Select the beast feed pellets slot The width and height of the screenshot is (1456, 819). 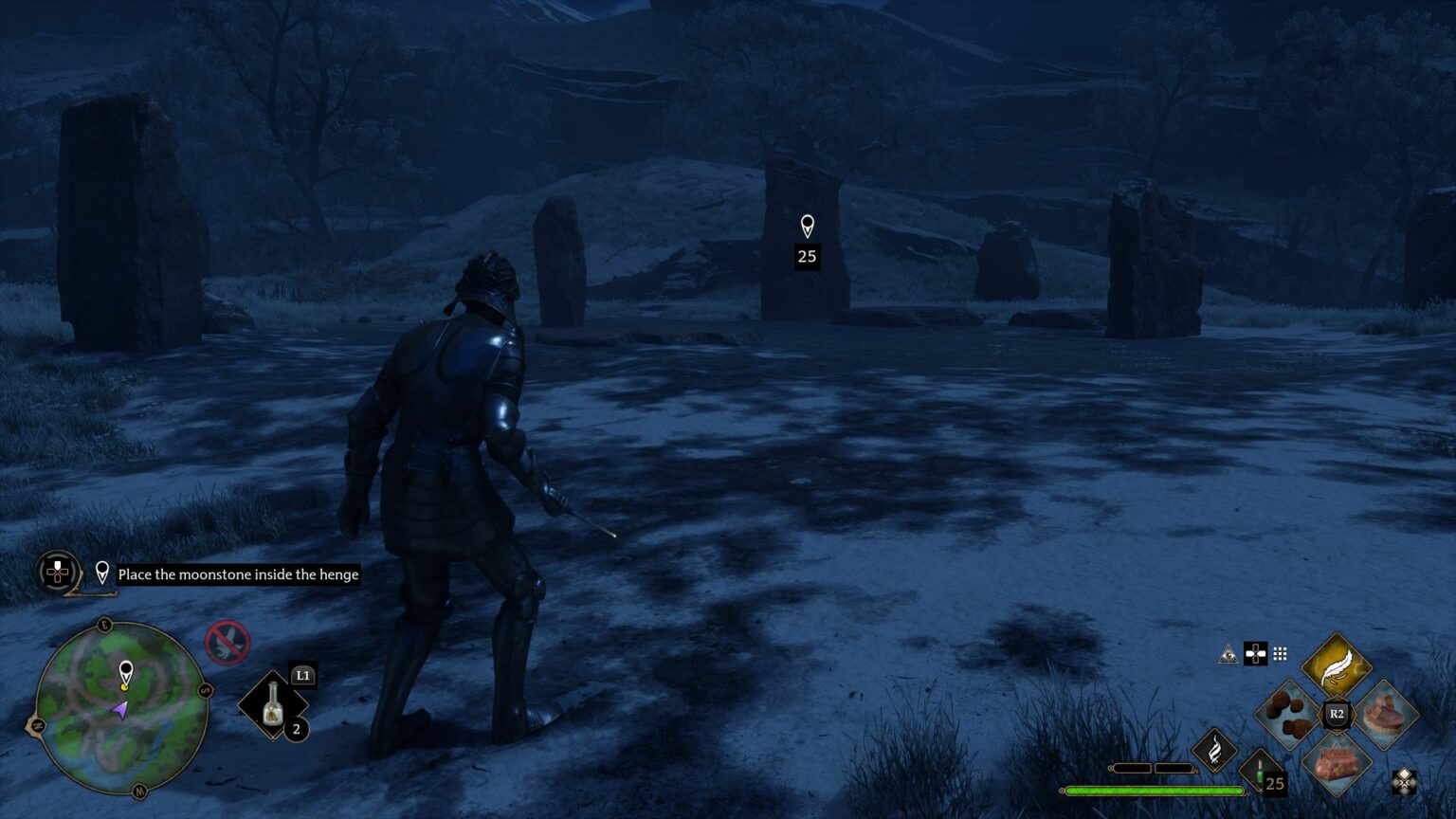pyautogui.click(x=1288, y=715)
